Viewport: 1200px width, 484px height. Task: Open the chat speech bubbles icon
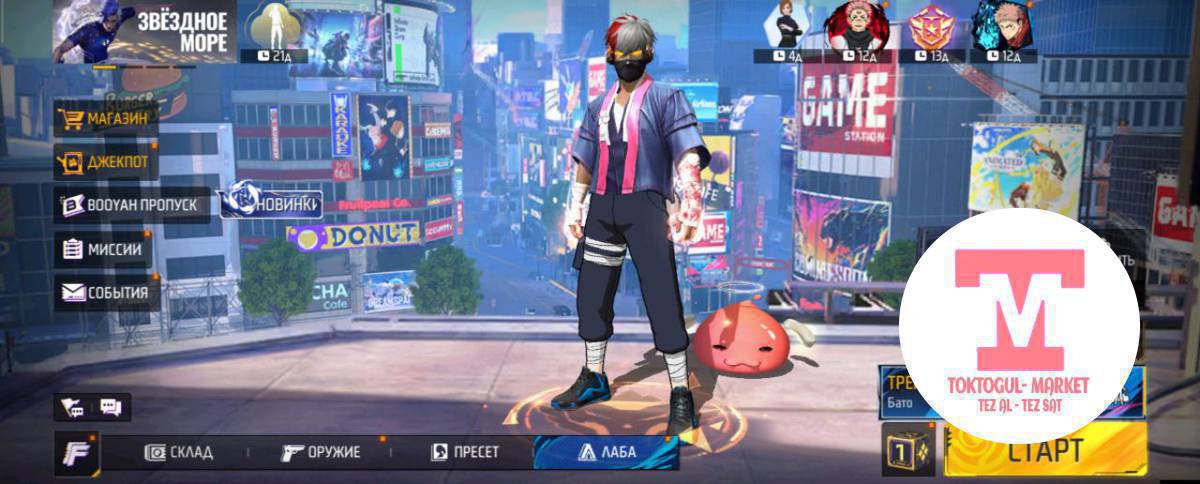click(x=110, y=407)
